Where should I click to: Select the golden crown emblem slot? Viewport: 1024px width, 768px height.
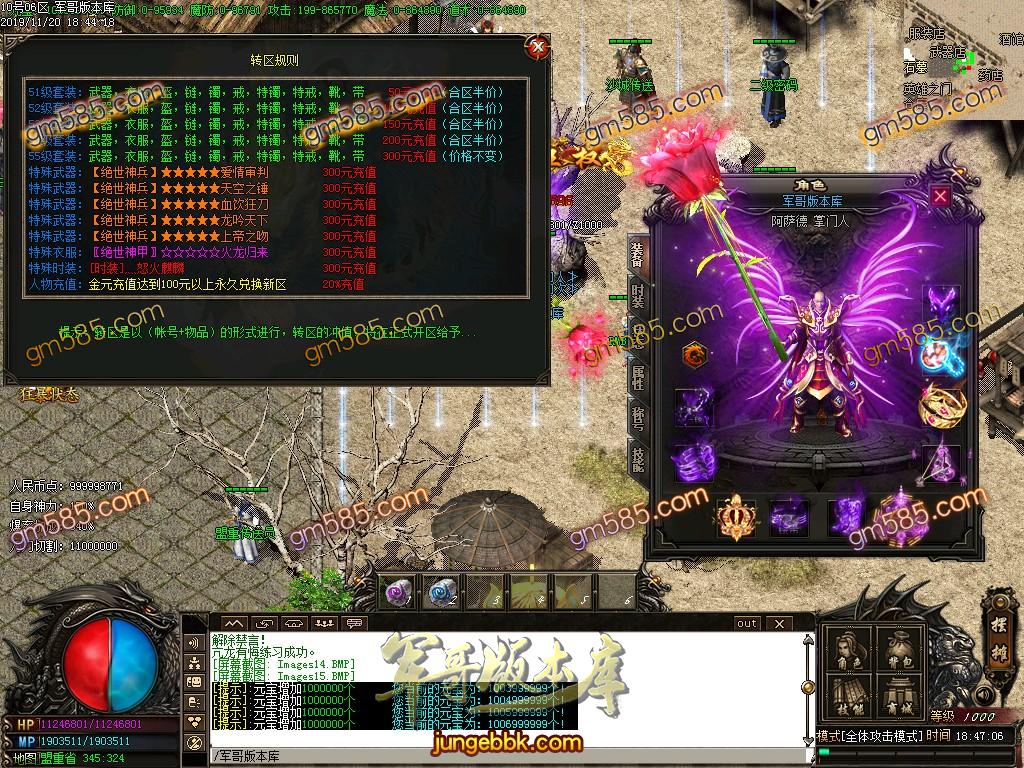735,517
